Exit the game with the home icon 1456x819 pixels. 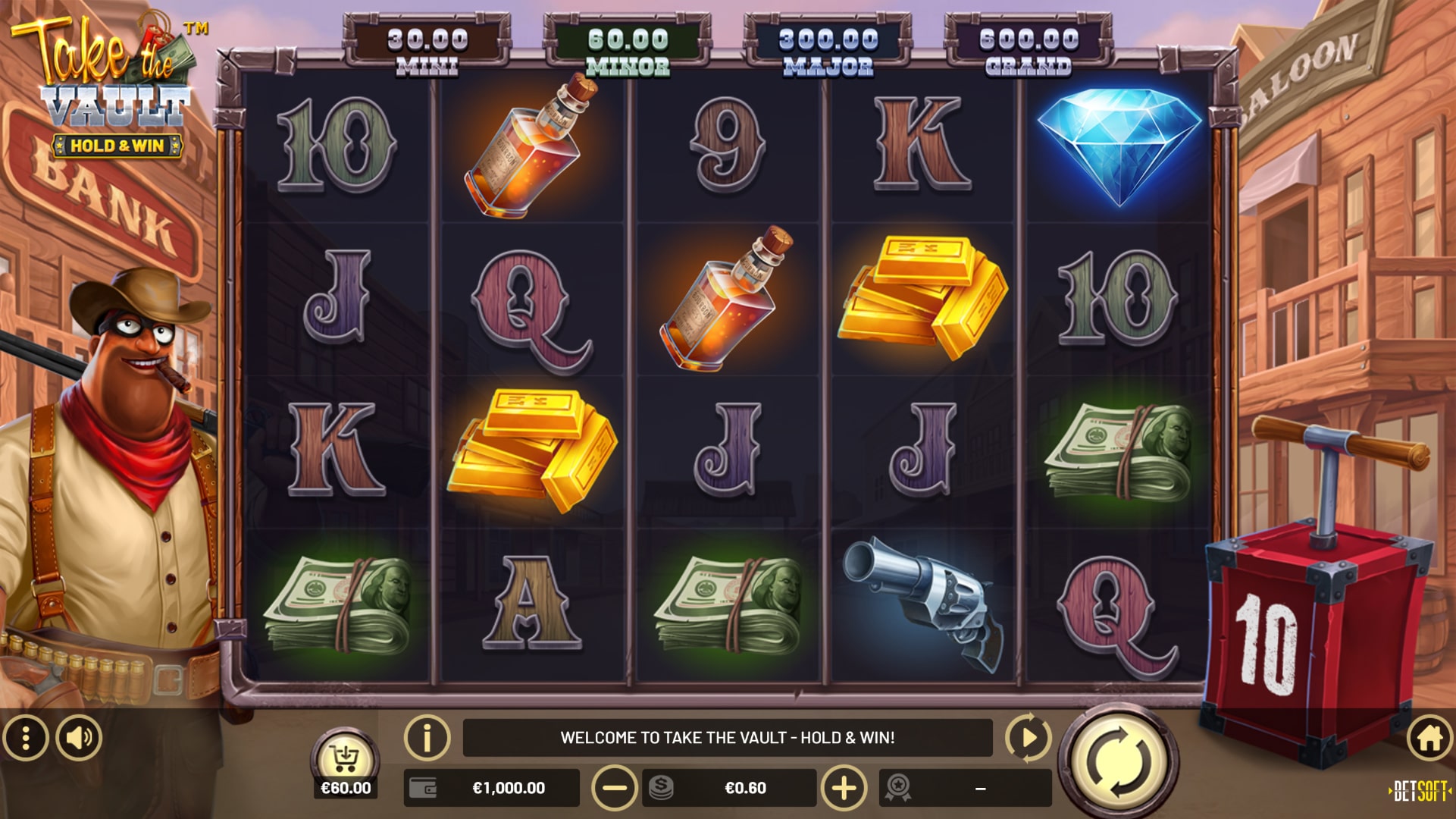(1427, 736)
